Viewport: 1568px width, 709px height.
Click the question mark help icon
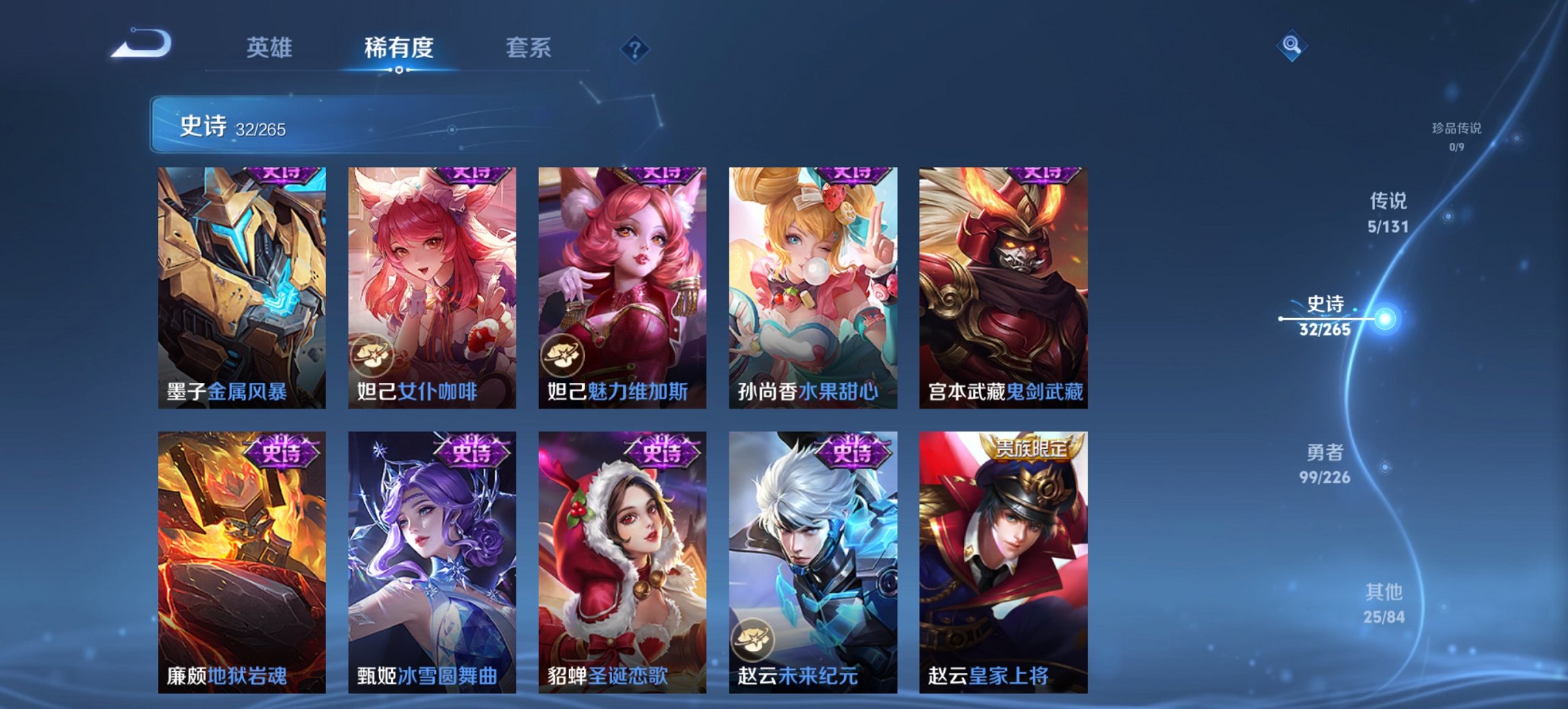click(635, 50)
